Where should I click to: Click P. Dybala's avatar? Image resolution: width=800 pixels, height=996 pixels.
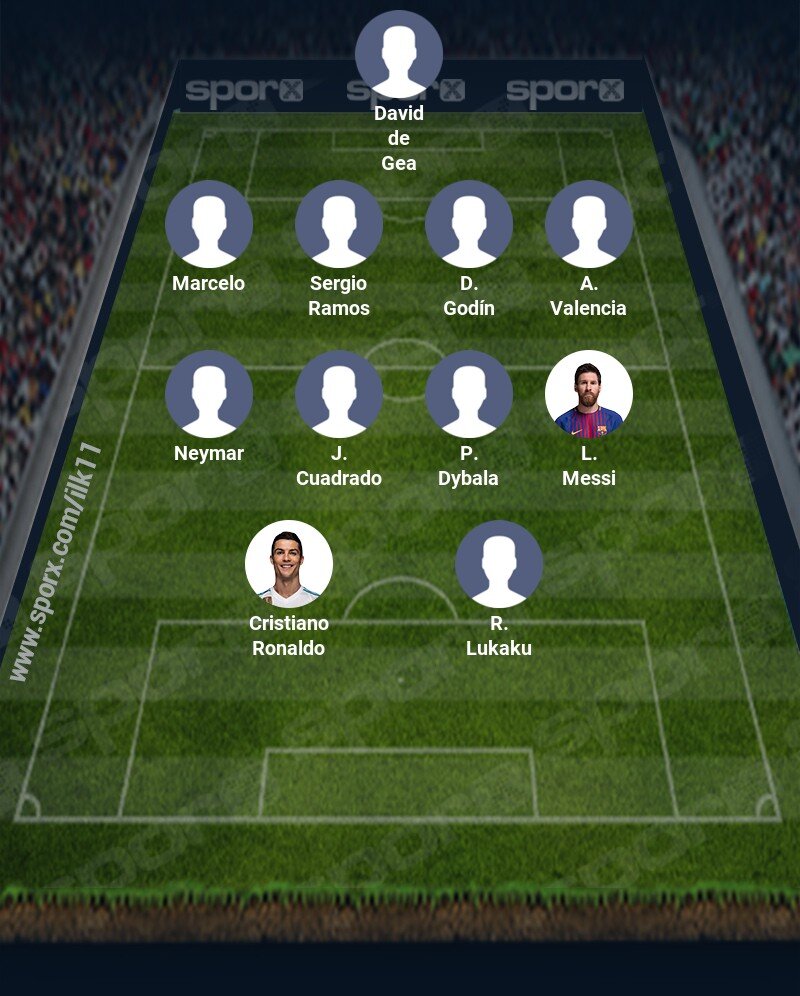[469, 394]
